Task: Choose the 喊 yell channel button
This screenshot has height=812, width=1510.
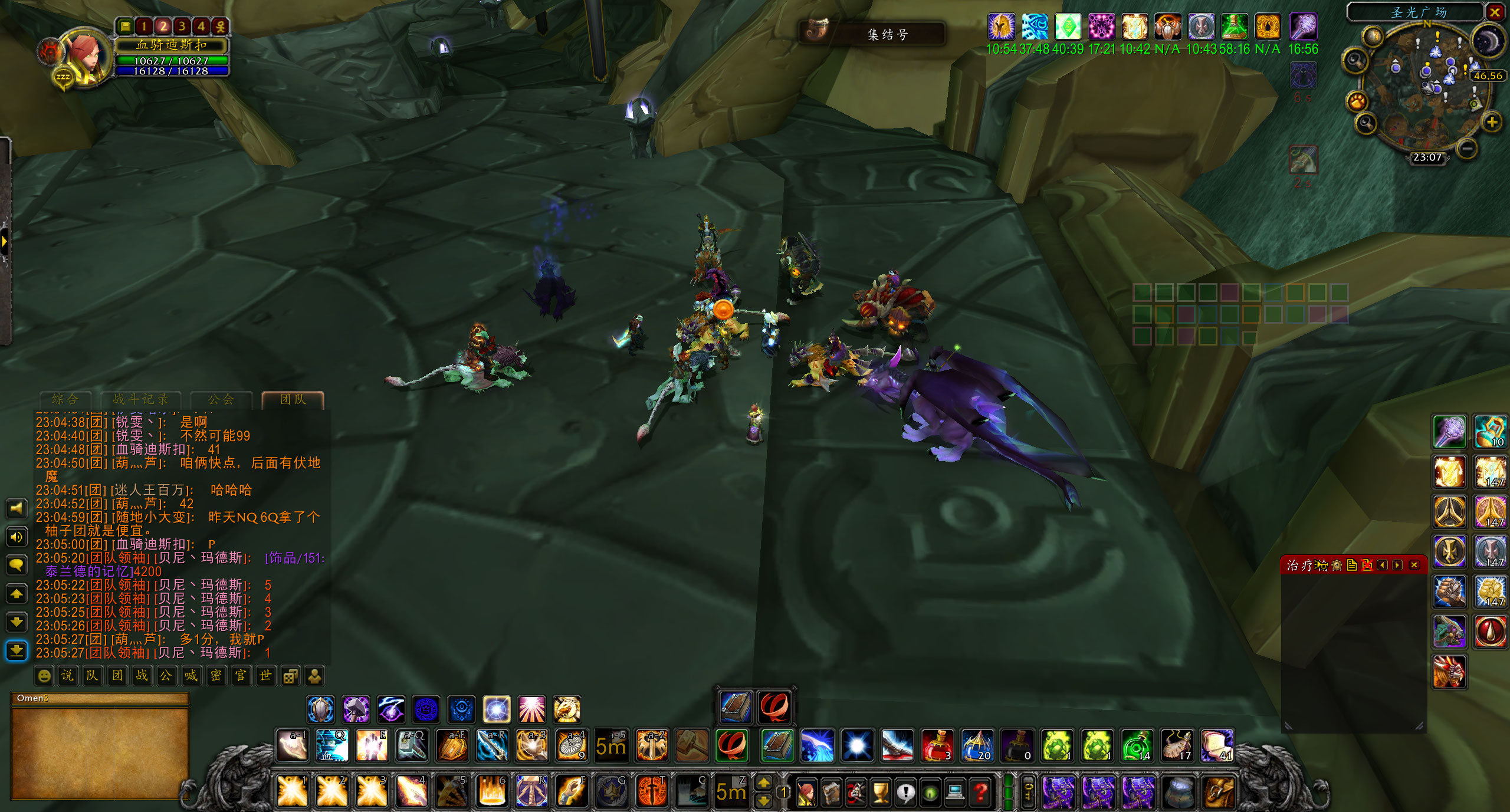Action: point(191,676)
